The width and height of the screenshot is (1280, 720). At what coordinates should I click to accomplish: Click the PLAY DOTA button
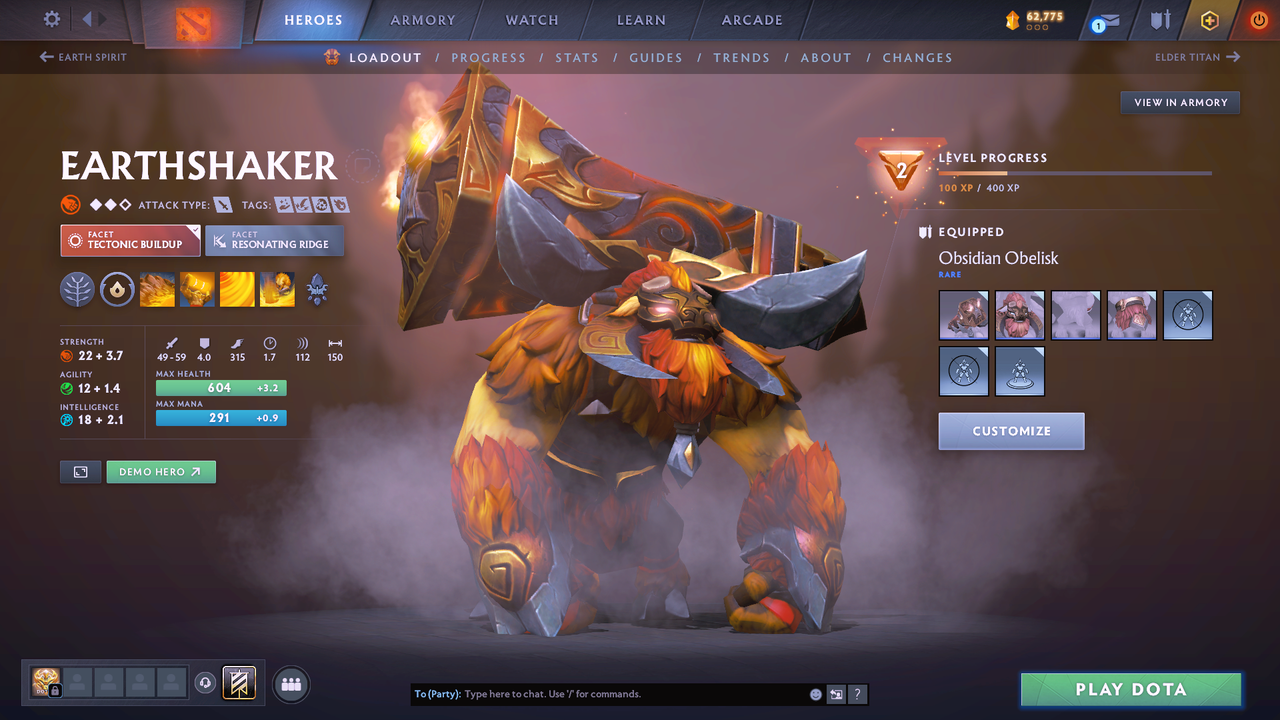tap(1130, 689)
